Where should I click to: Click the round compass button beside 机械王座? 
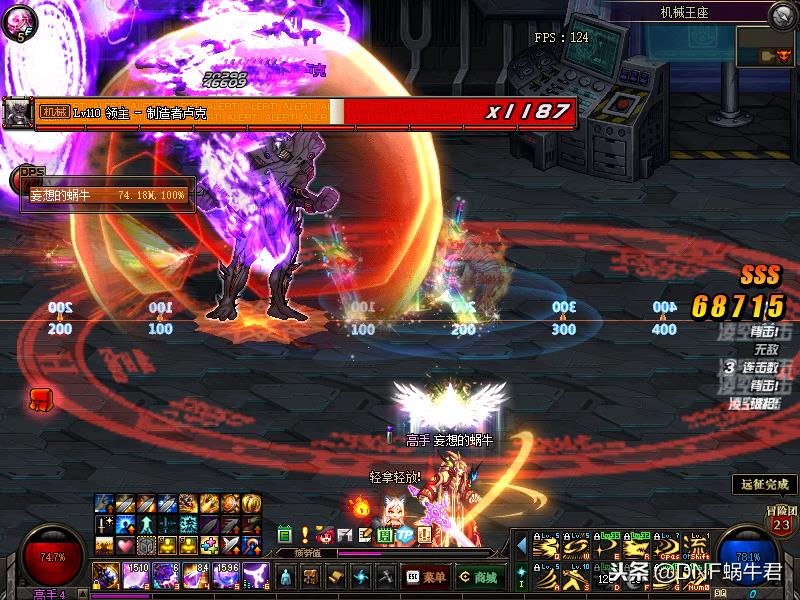pos(782,14)
